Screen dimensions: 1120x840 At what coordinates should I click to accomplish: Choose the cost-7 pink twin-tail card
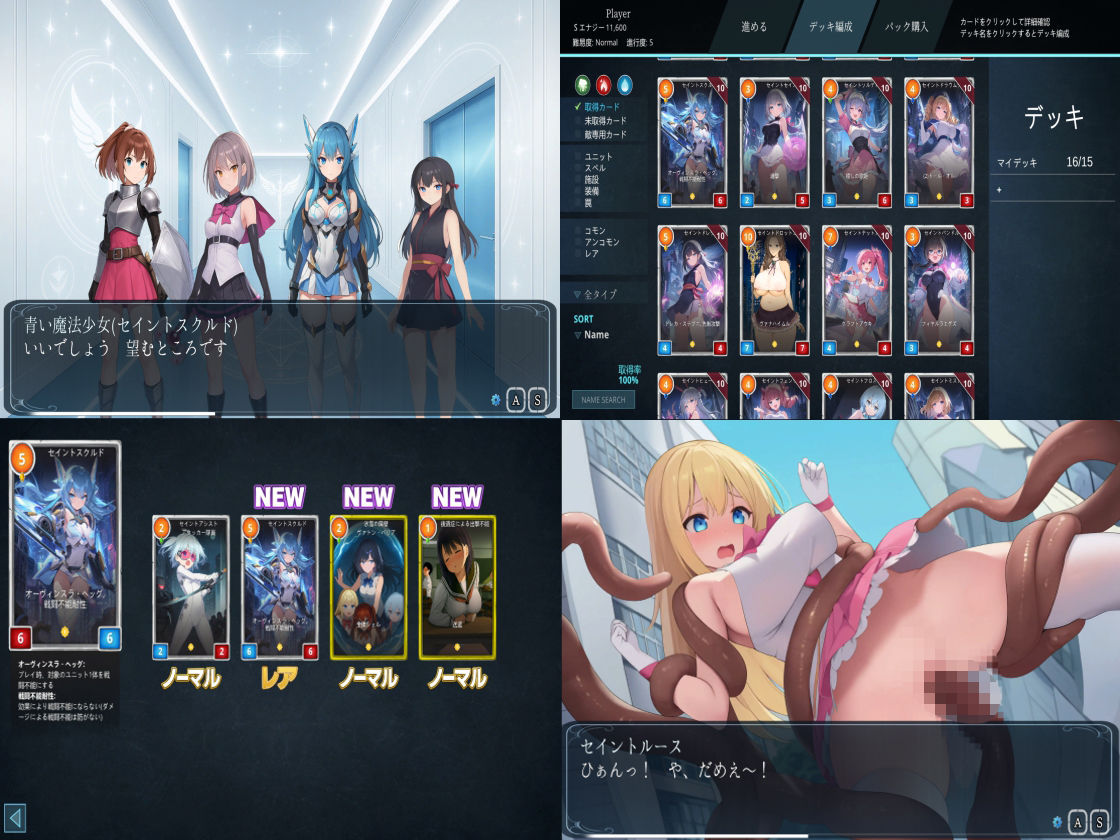pyautogui.click(x=856, y=291)
